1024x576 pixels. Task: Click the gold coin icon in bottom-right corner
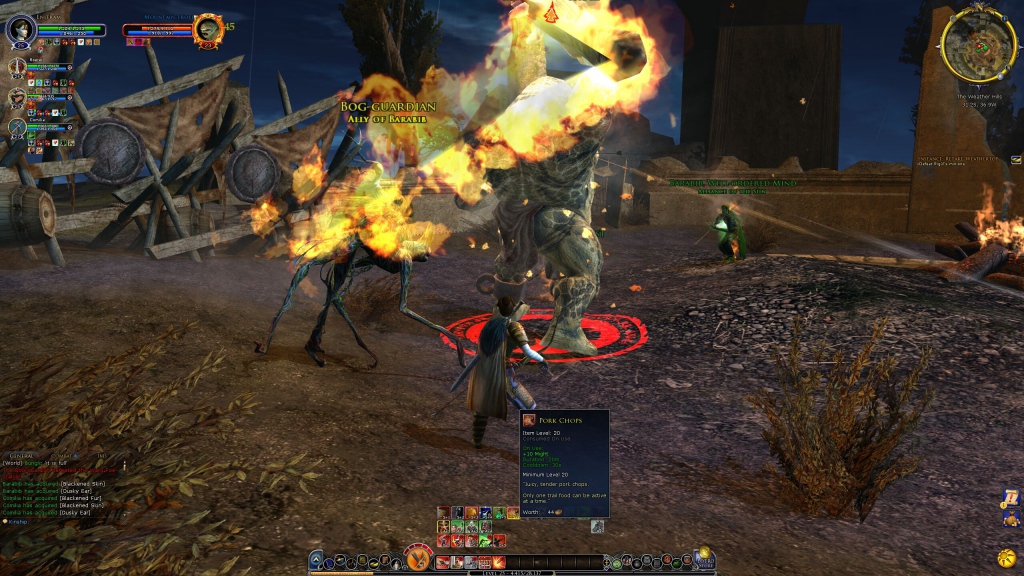(1005, 557)
